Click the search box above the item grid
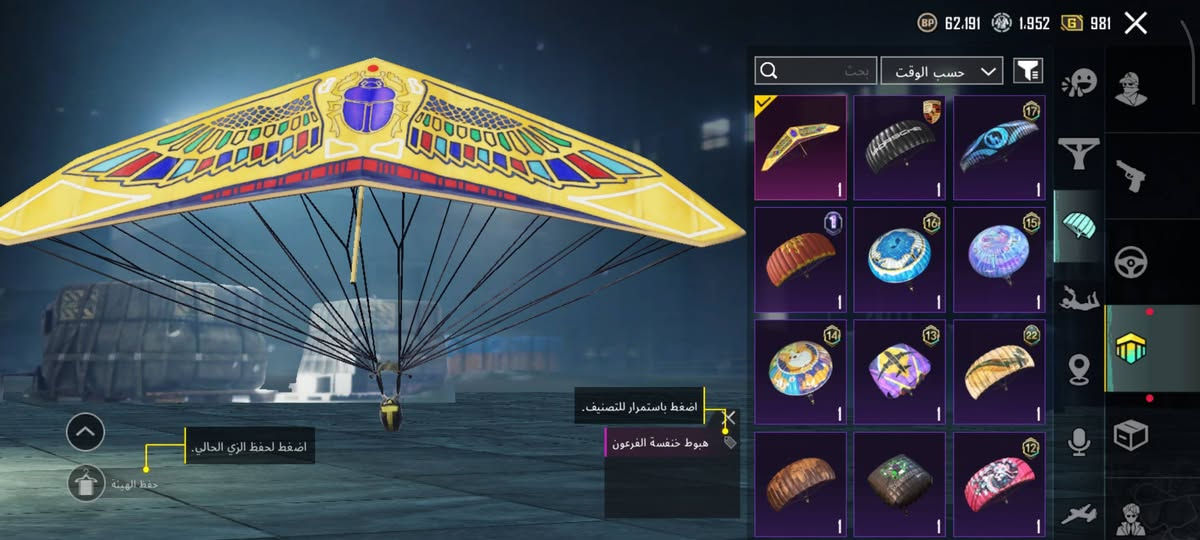This screenshot has height=540, width=1200. (x=815, y=70)
